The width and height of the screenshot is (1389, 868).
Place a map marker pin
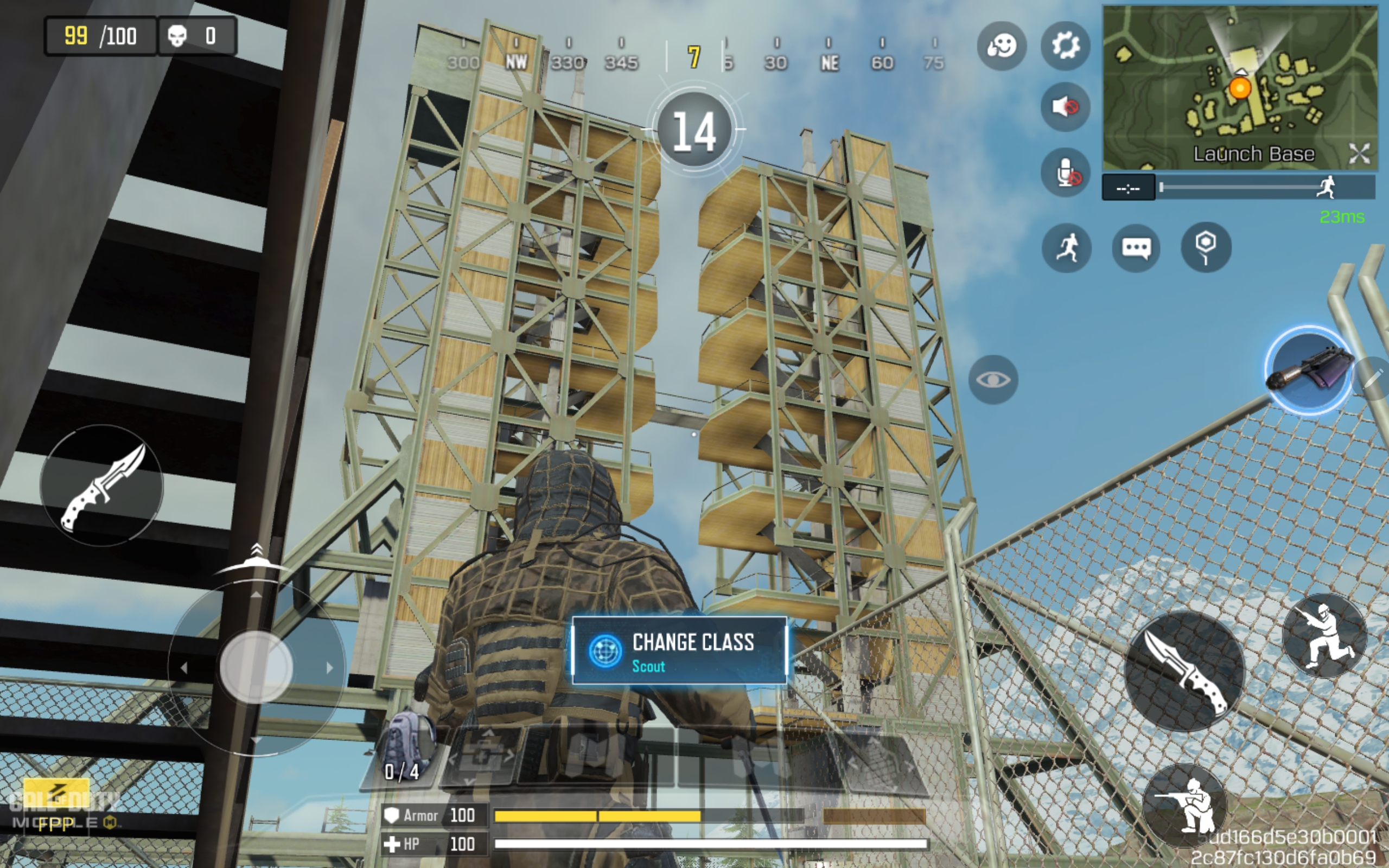click(1205, 247)
